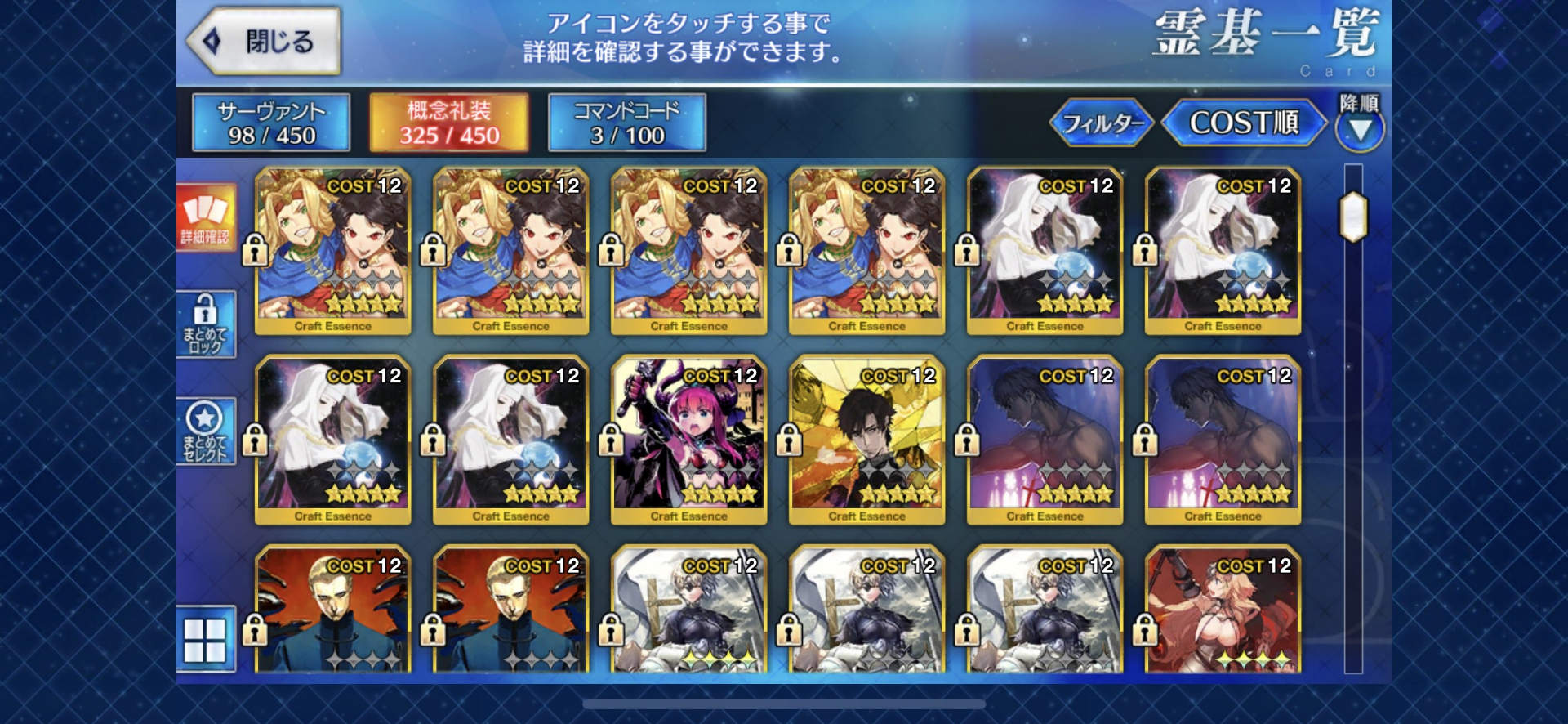The width and height of the screenshot is (1568, 724).
Task: Open the COST順 sort order selector
Action: coord(1241,123)
